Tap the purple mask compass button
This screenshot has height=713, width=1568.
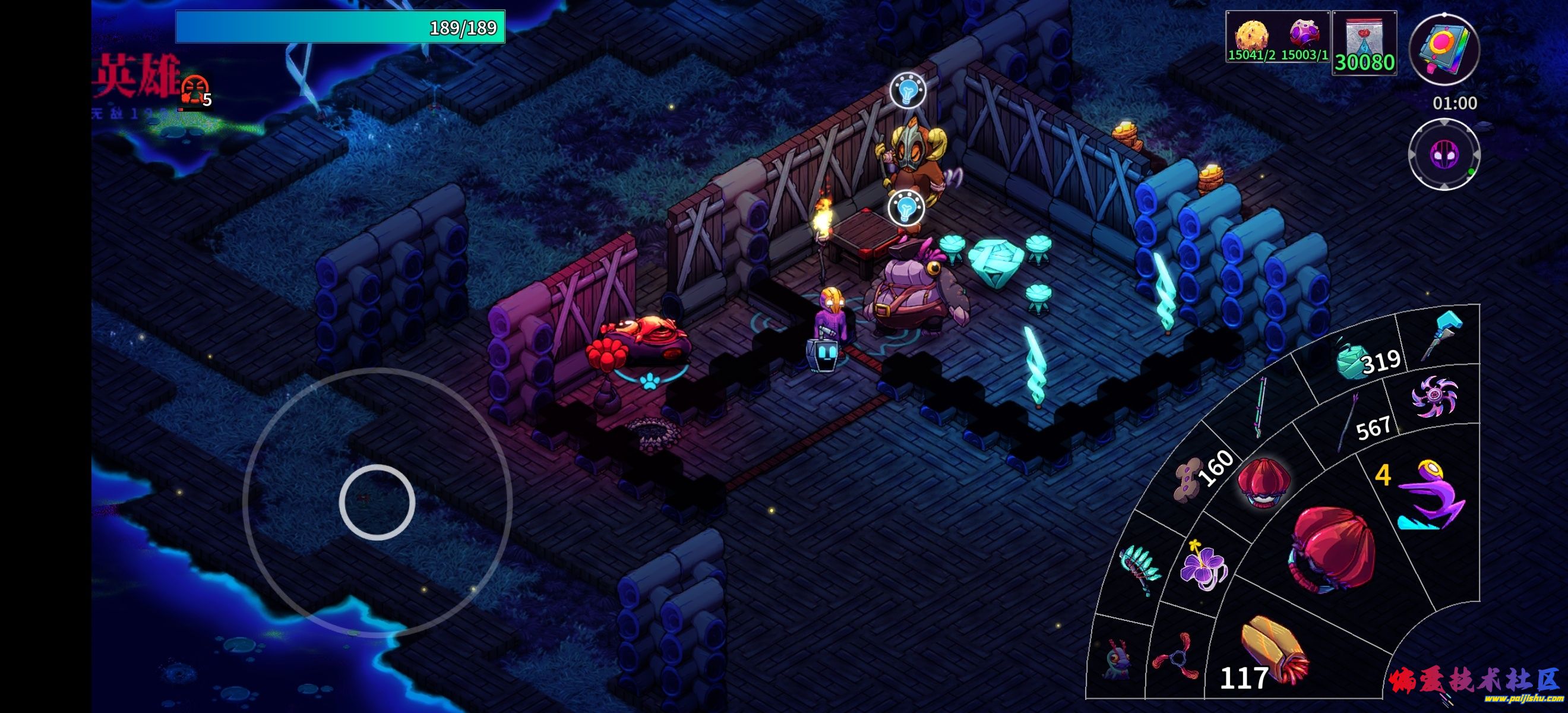click(1443, 154)
